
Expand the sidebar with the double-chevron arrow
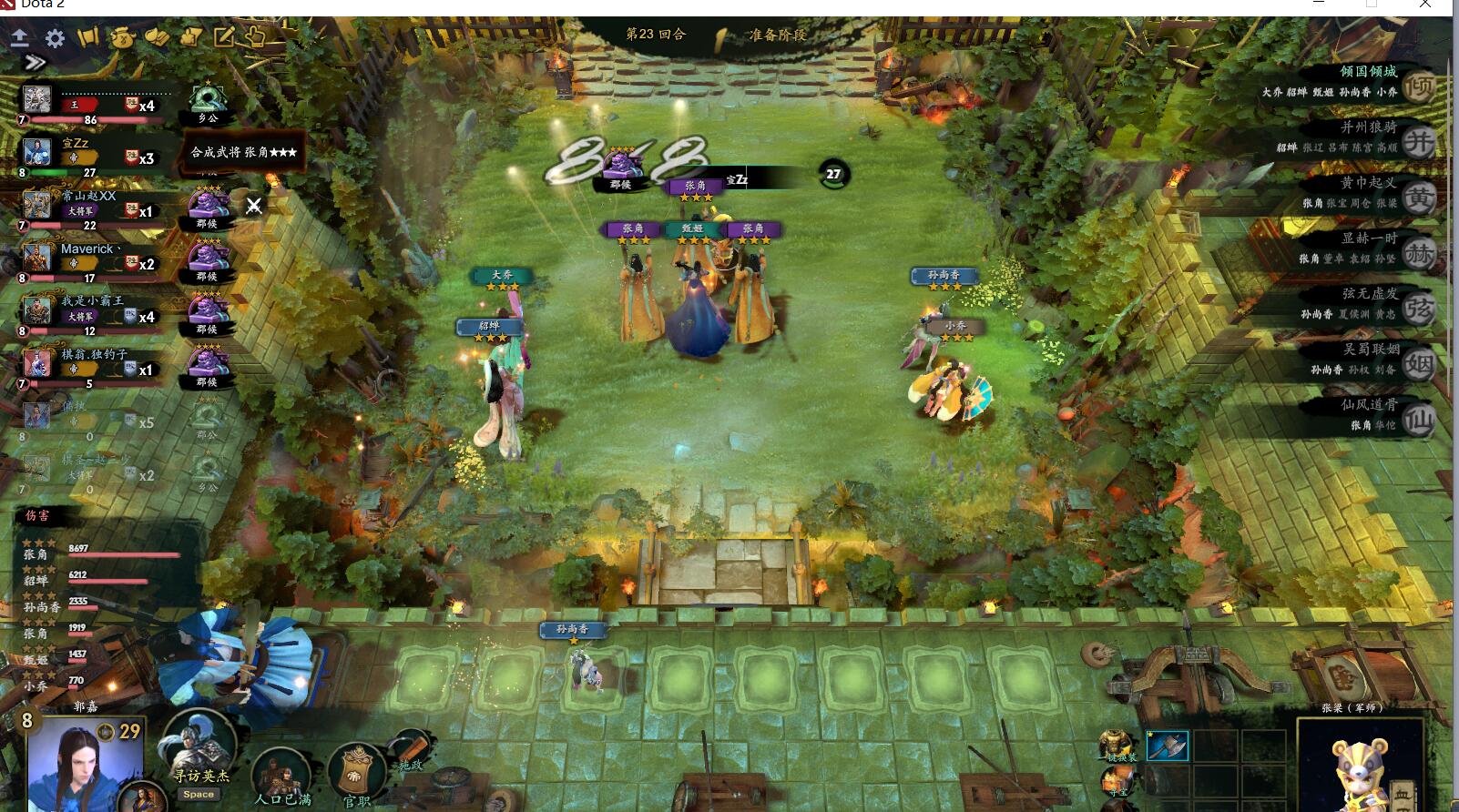point(35,62)
